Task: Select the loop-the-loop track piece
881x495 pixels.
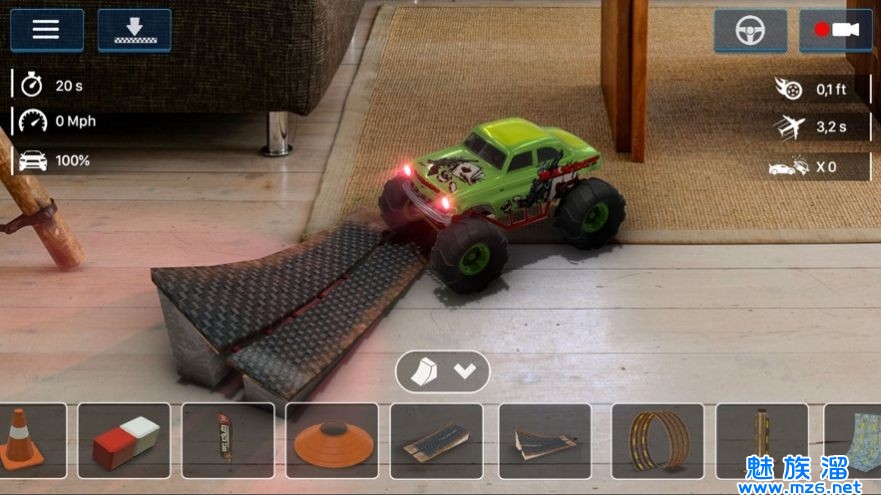Action: pos(657,440)
